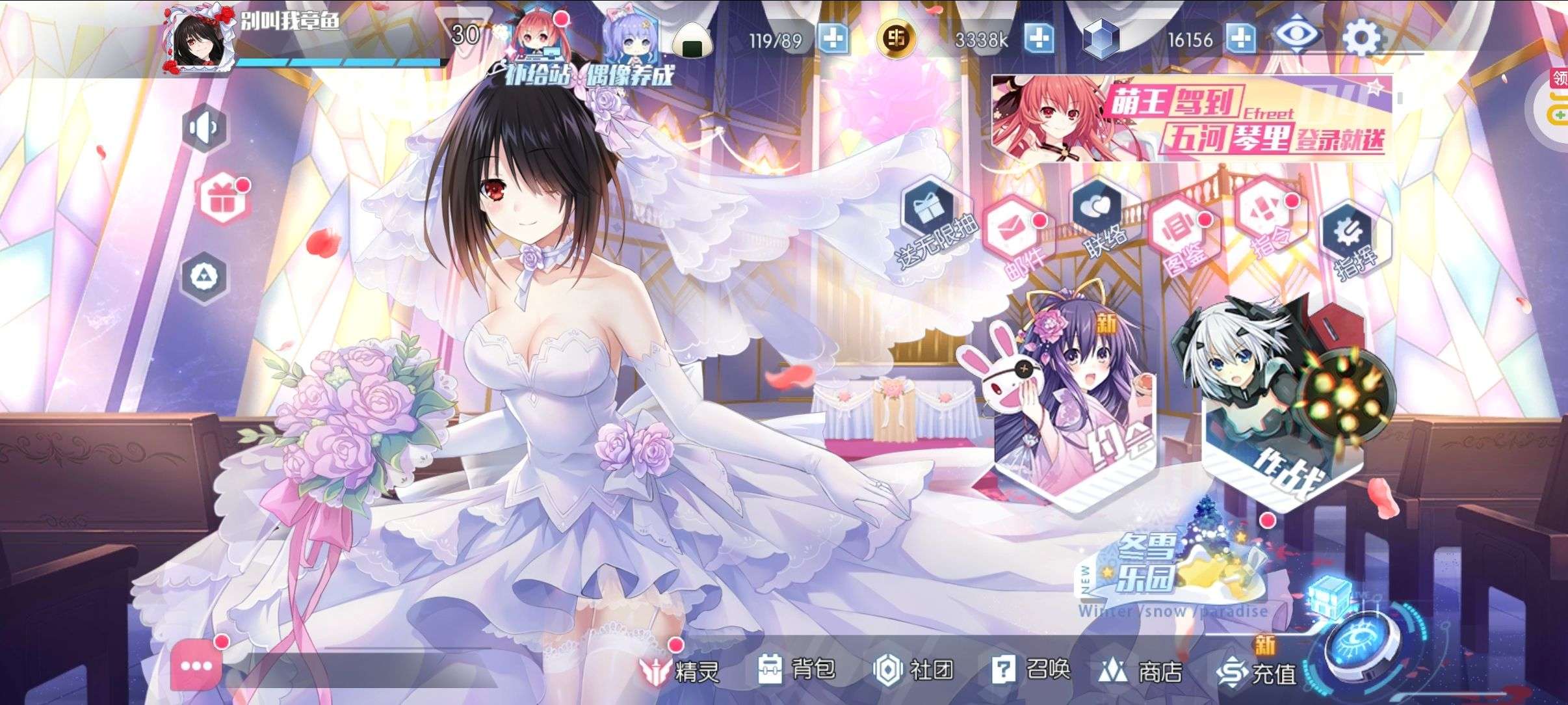Open the 冬雪乐园 winter event
Viewport: 1568px width, 705px height.
click(1170, 572)
